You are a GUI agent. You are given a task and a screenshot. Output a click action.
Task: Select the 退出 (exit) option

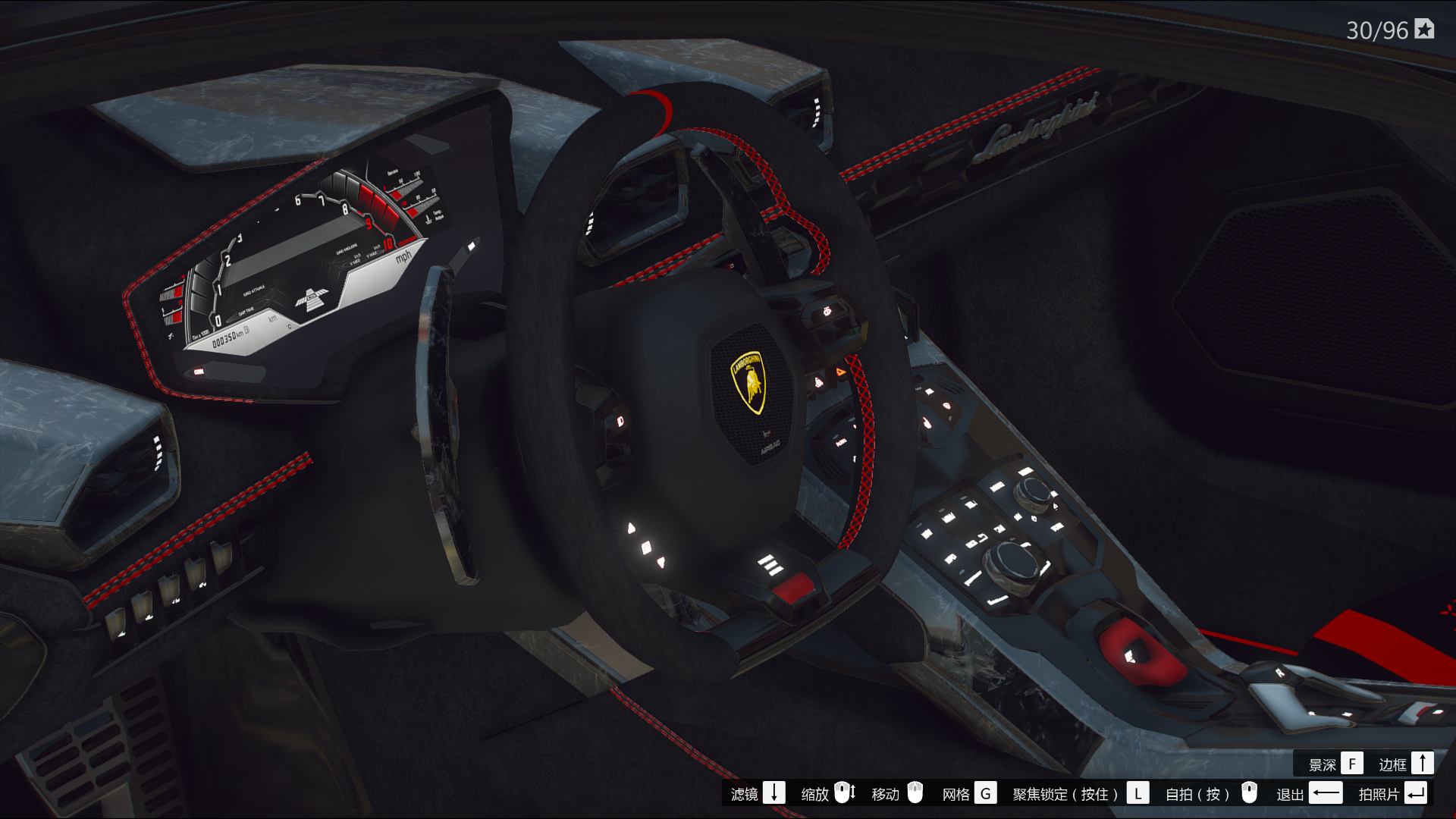(x=1290, y=793)
